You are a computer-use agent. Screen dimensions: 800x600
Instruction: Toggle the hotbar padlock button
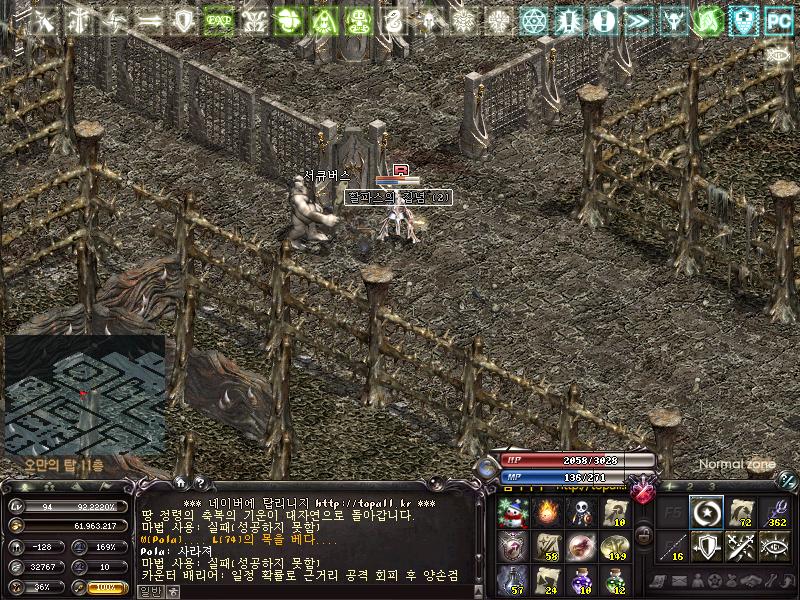(645, 530)
